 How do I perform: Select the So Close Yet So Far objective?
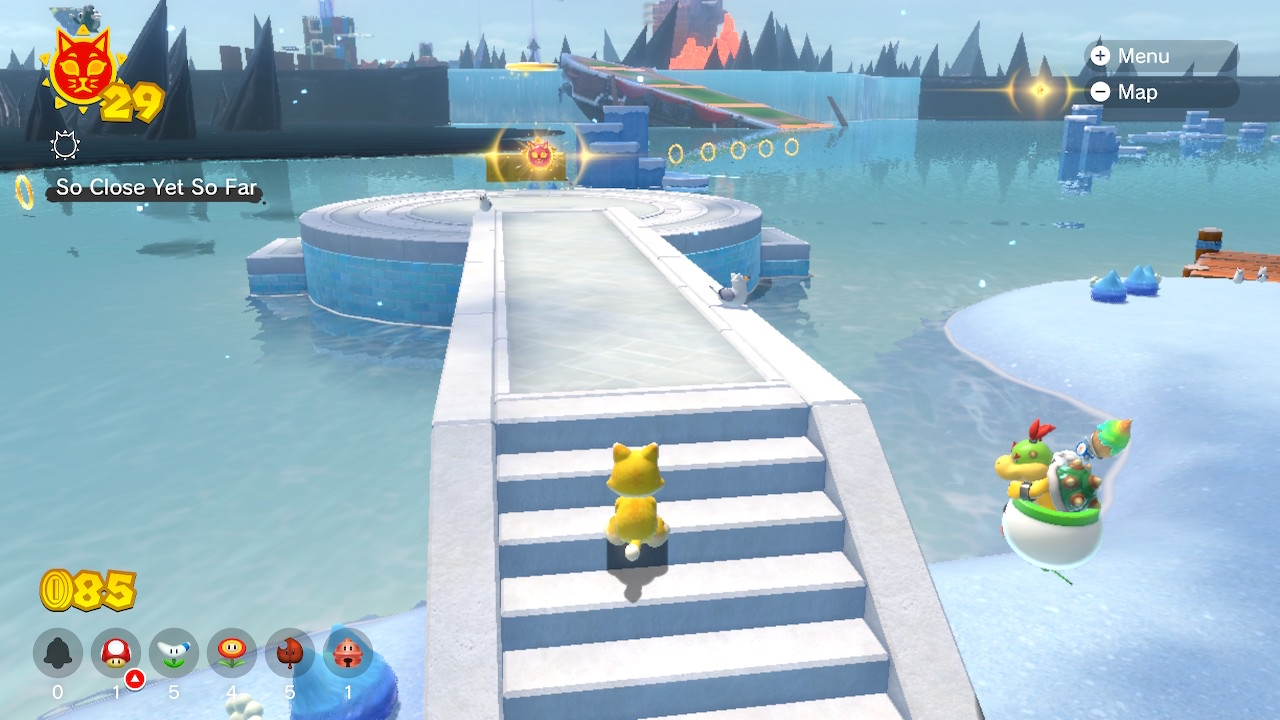(156, 187)
